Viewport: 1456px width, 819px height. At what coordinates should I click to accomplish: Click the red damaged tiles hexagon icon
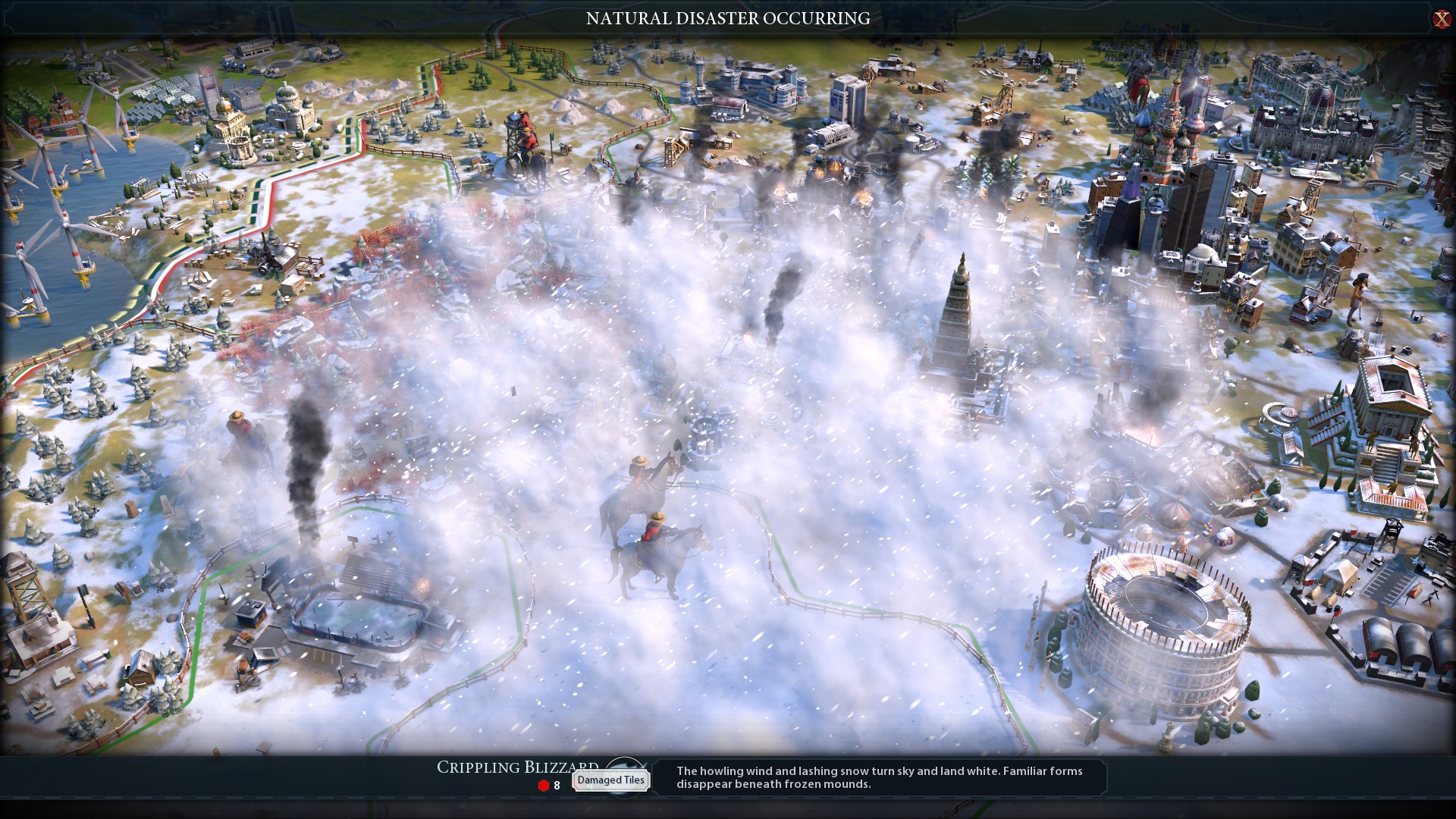pyautogui.click(x=543, y=786)
